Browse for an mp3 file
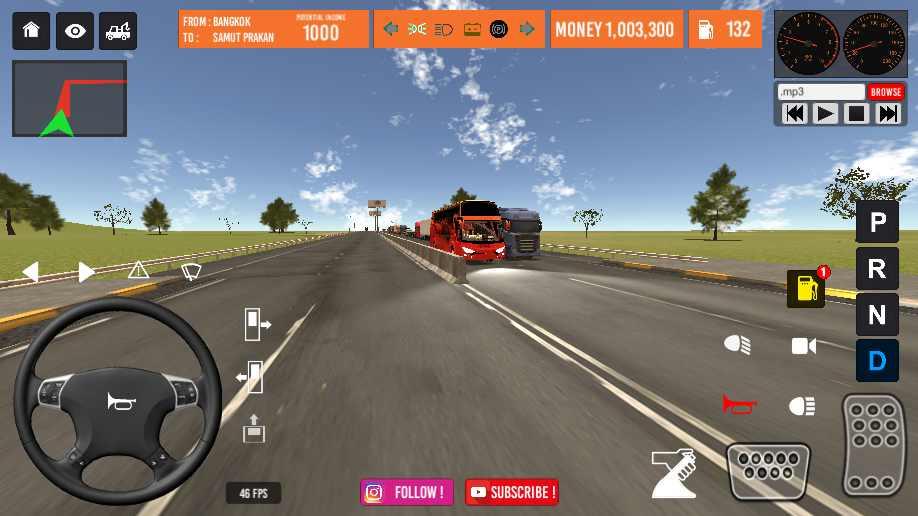Viewport: 918px width, 516px height. coord(885,92)
